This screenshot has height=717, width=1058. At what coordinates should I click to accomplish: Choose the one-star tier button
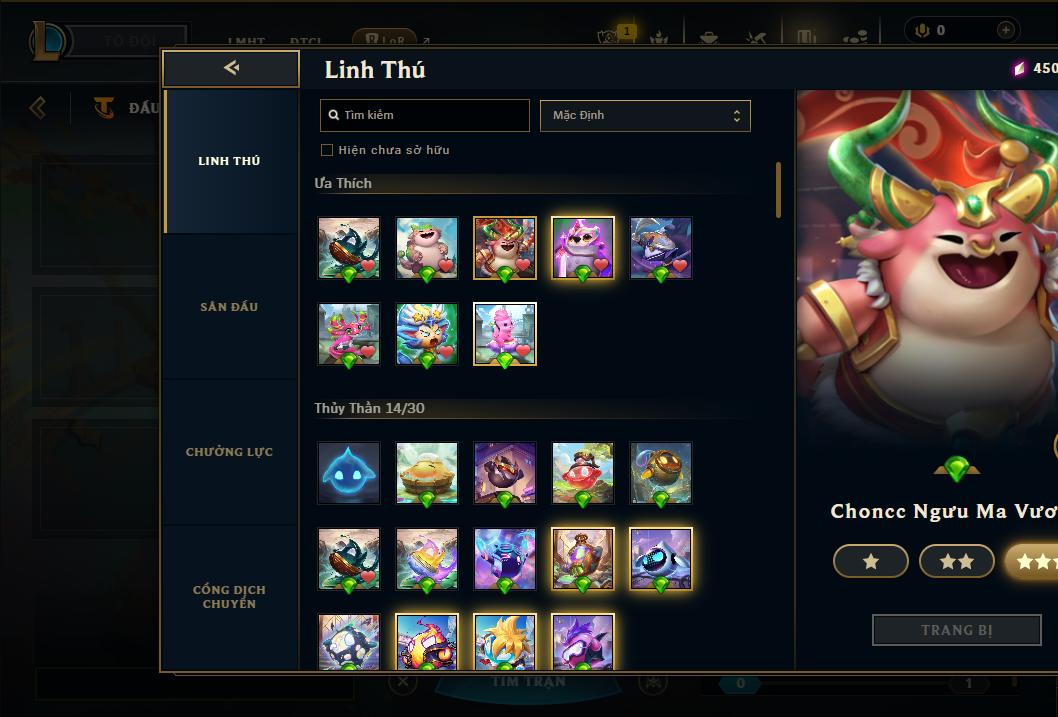870,562
